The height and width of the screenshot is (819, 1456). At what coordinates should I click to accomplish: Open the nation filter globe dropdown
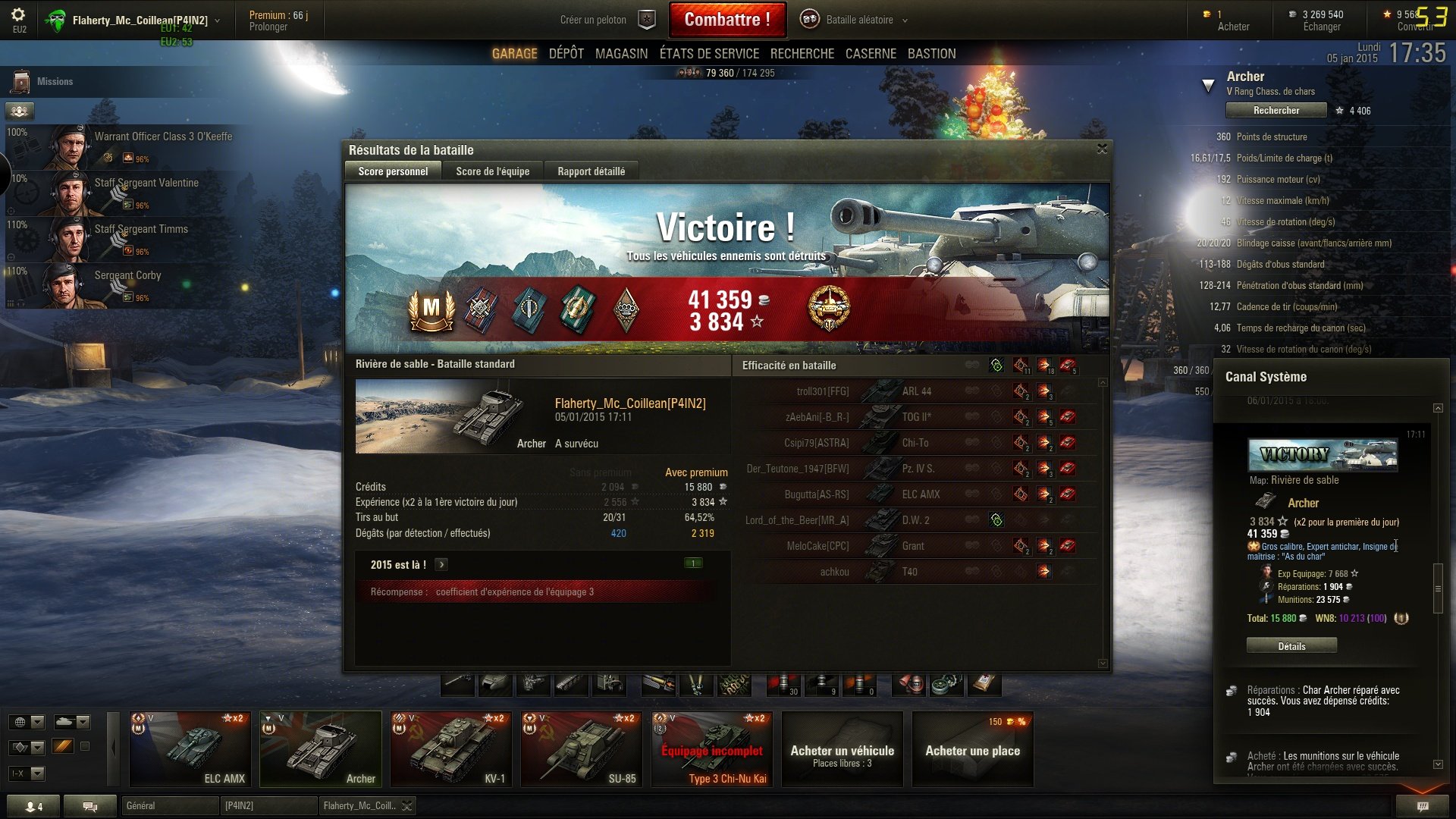[x=27, y=722]
